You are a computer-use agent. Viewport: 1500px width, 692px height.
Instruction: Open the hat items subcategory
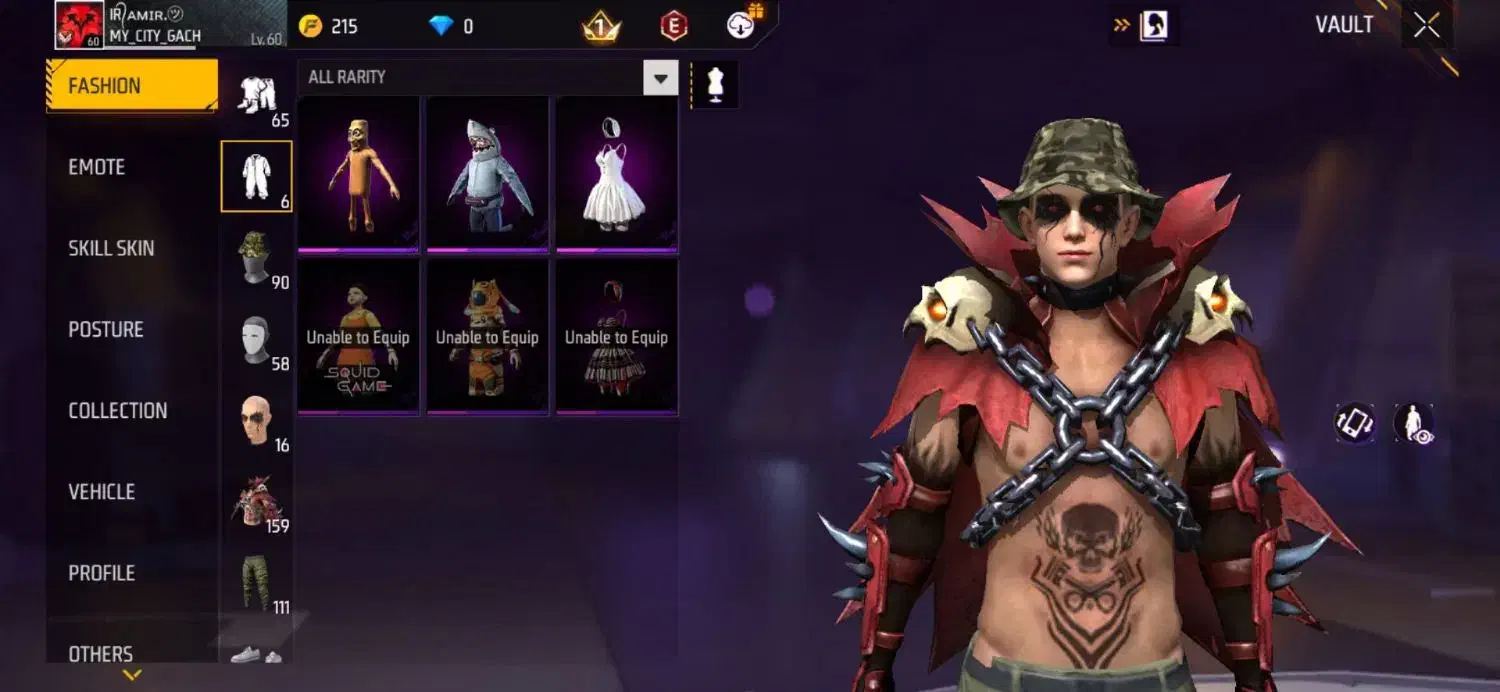(x=256, y=258)
